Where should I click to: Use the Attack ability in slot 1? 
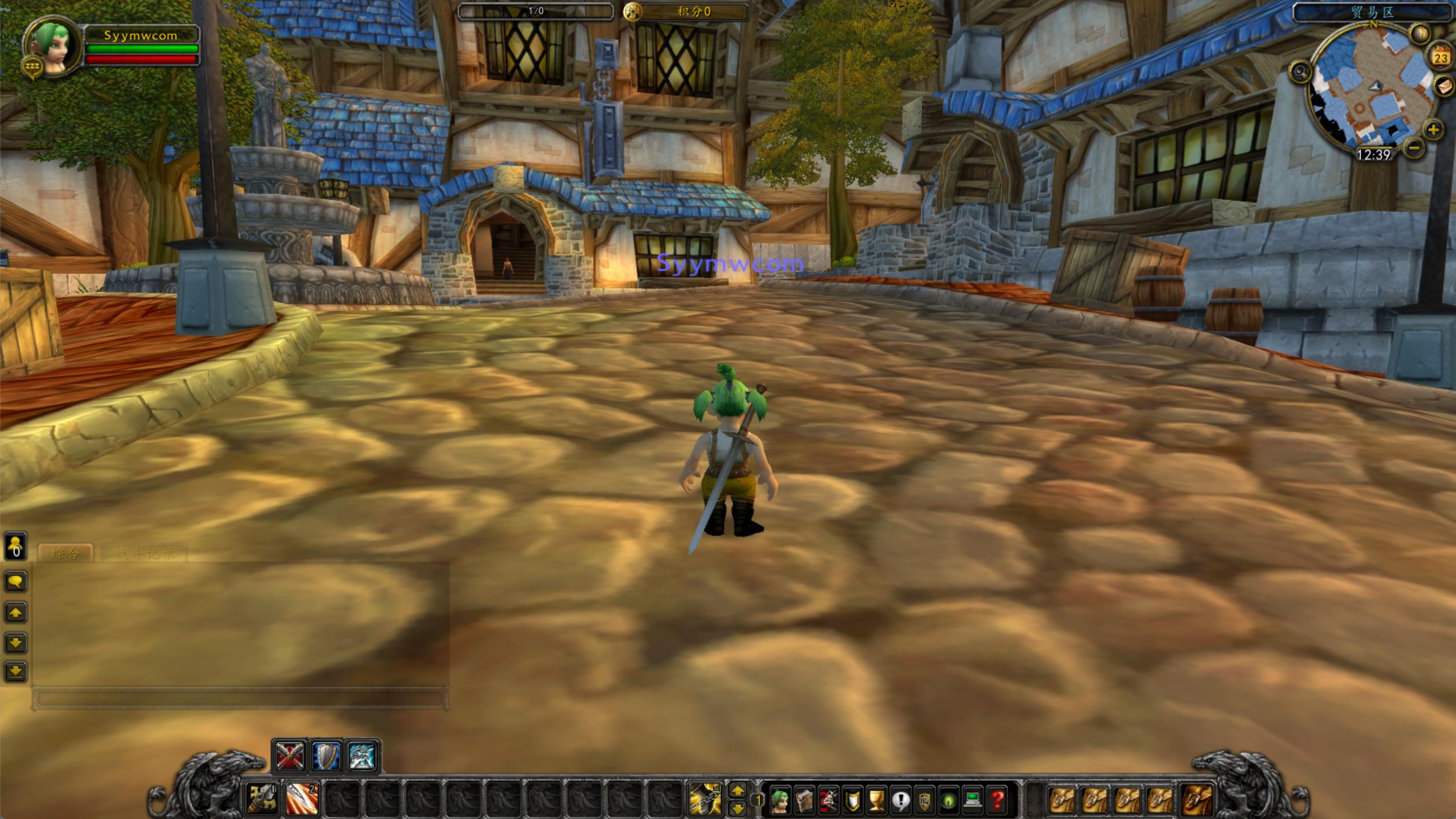[262, 800]
